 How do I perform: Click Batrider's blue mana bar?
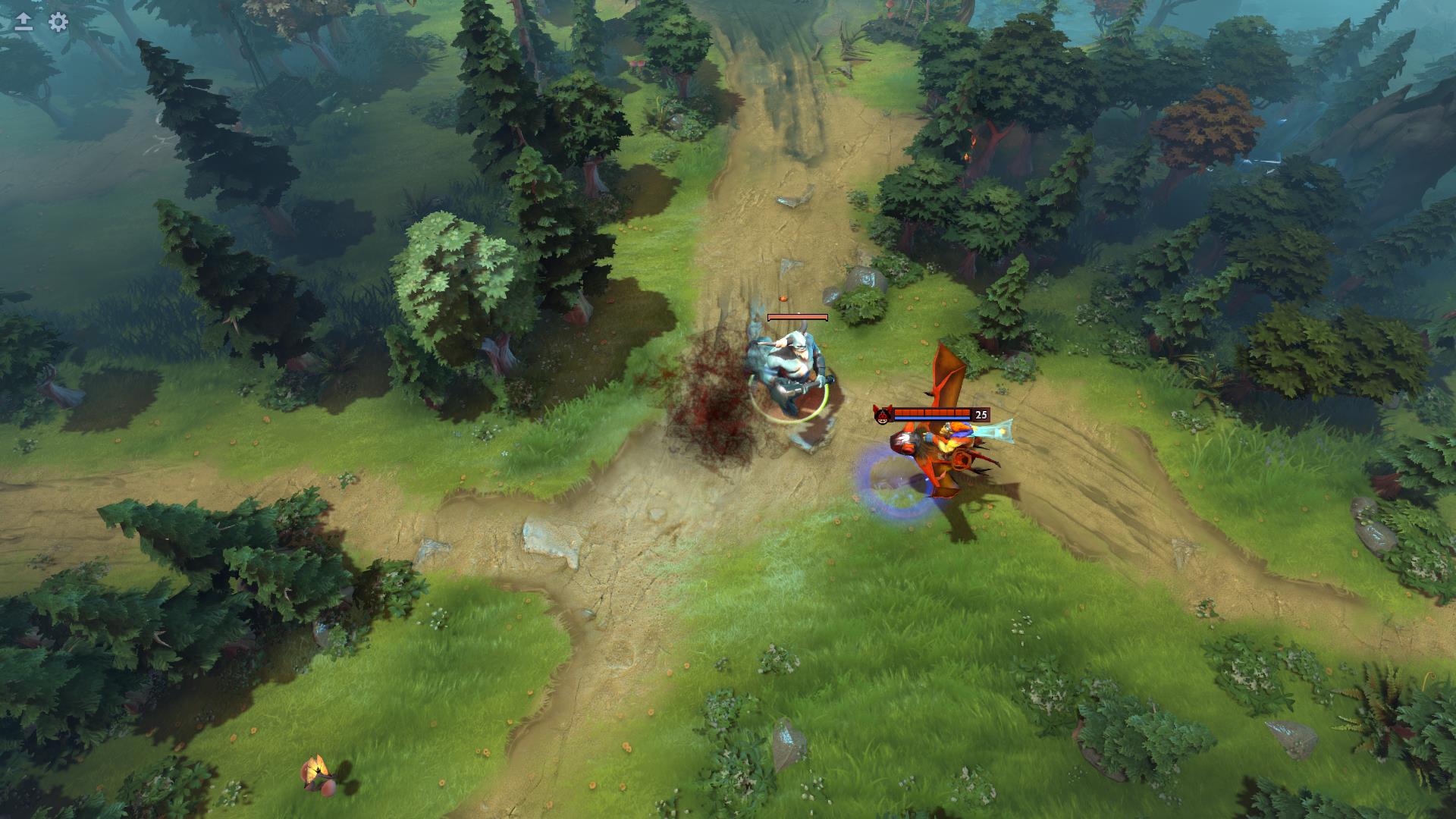pyautogui.click(x=931, y=417)
